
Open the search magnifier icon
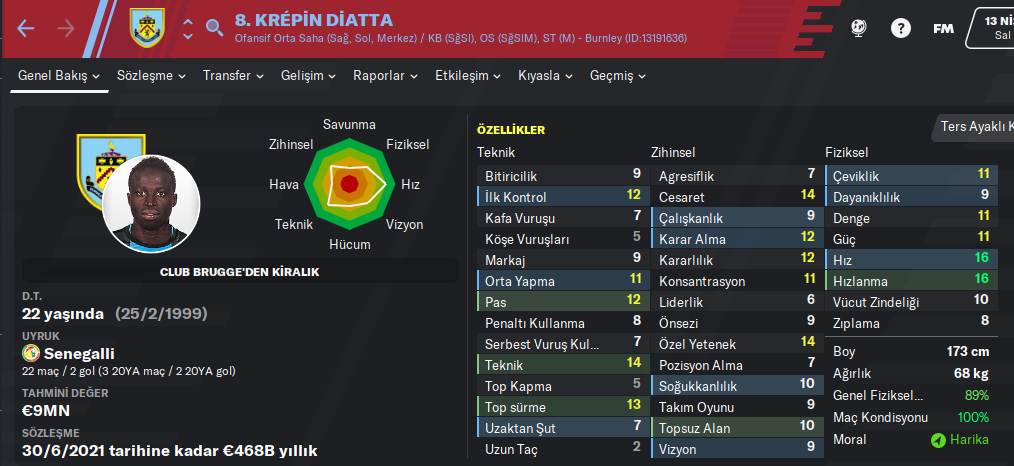(x=214, y=28)
